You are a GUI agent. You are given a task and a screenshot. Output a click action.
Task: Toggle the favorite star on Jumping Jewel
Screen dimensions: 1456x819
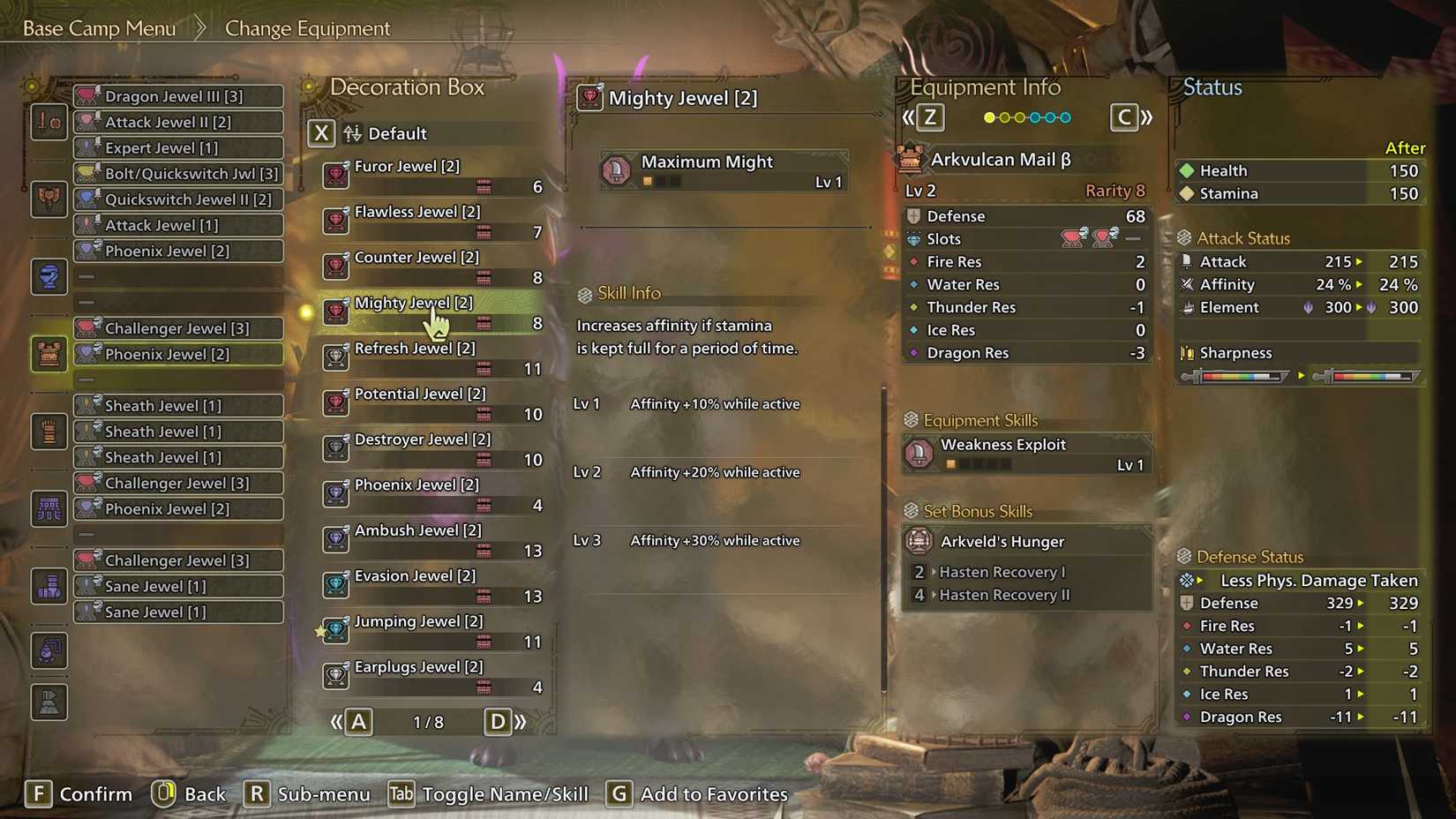pos(320,628)
